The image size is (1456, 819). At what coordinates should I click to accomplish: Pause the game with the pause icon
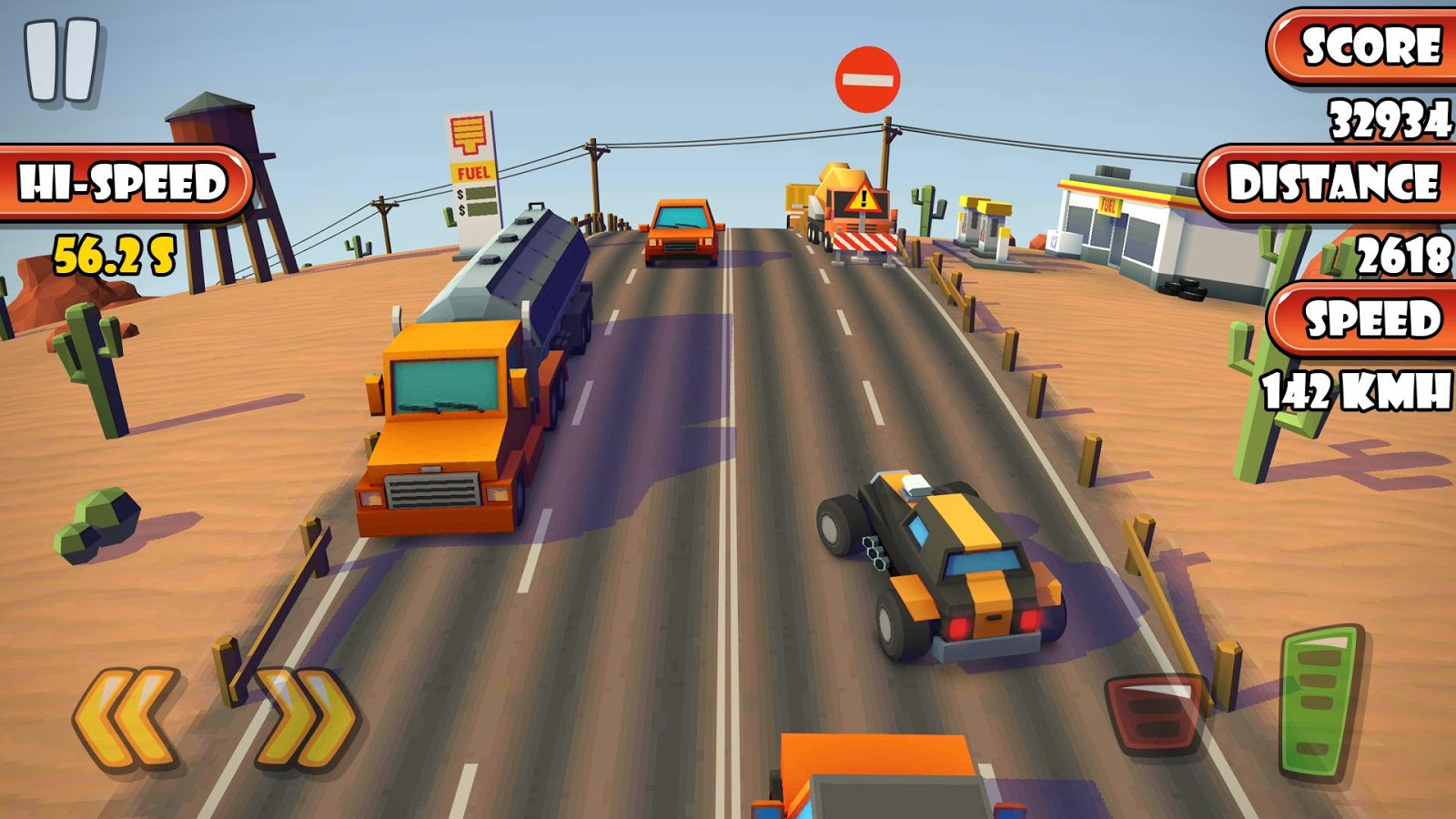62,60
